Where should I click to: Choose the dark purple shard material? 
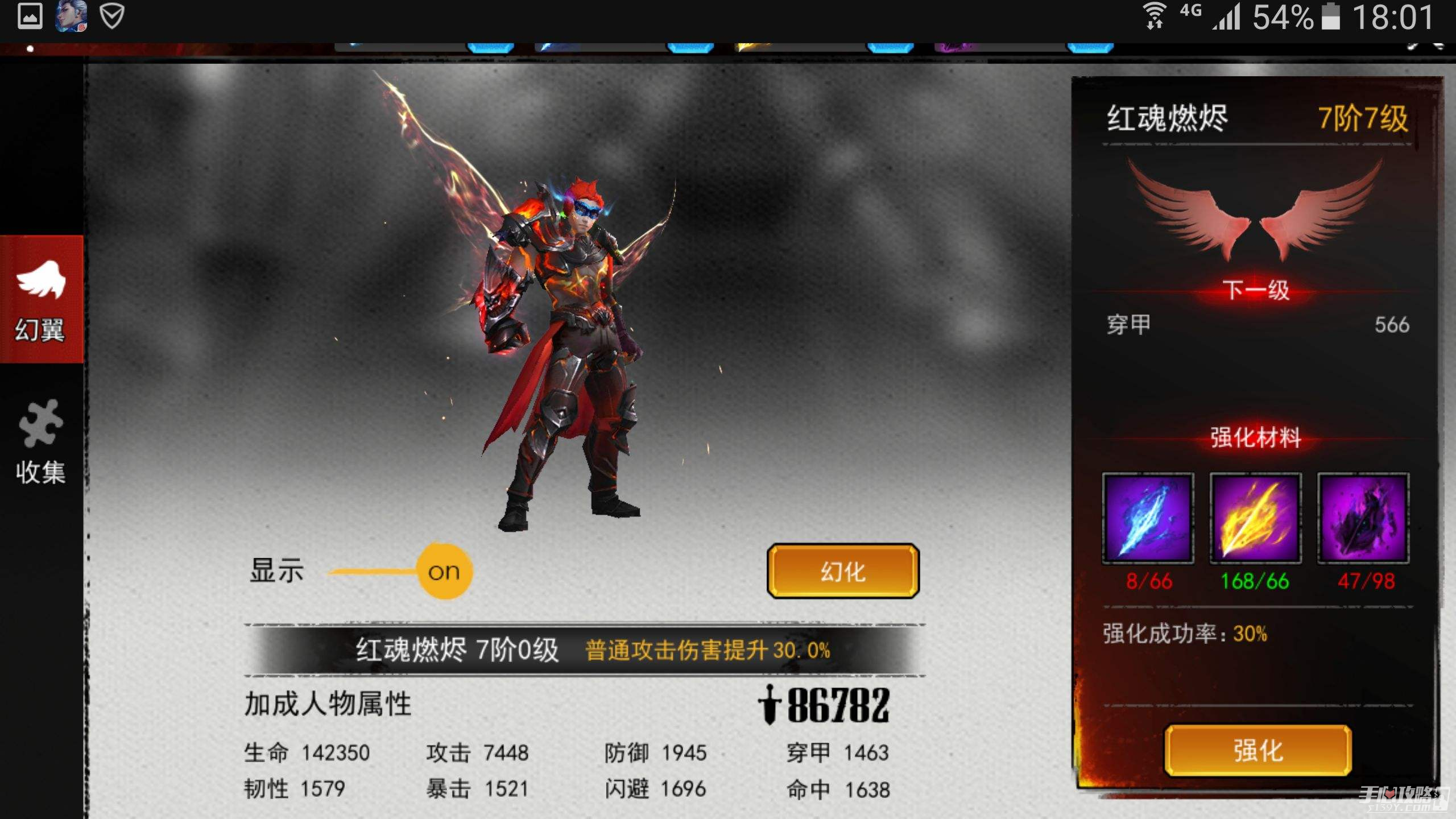(1363, 518)
